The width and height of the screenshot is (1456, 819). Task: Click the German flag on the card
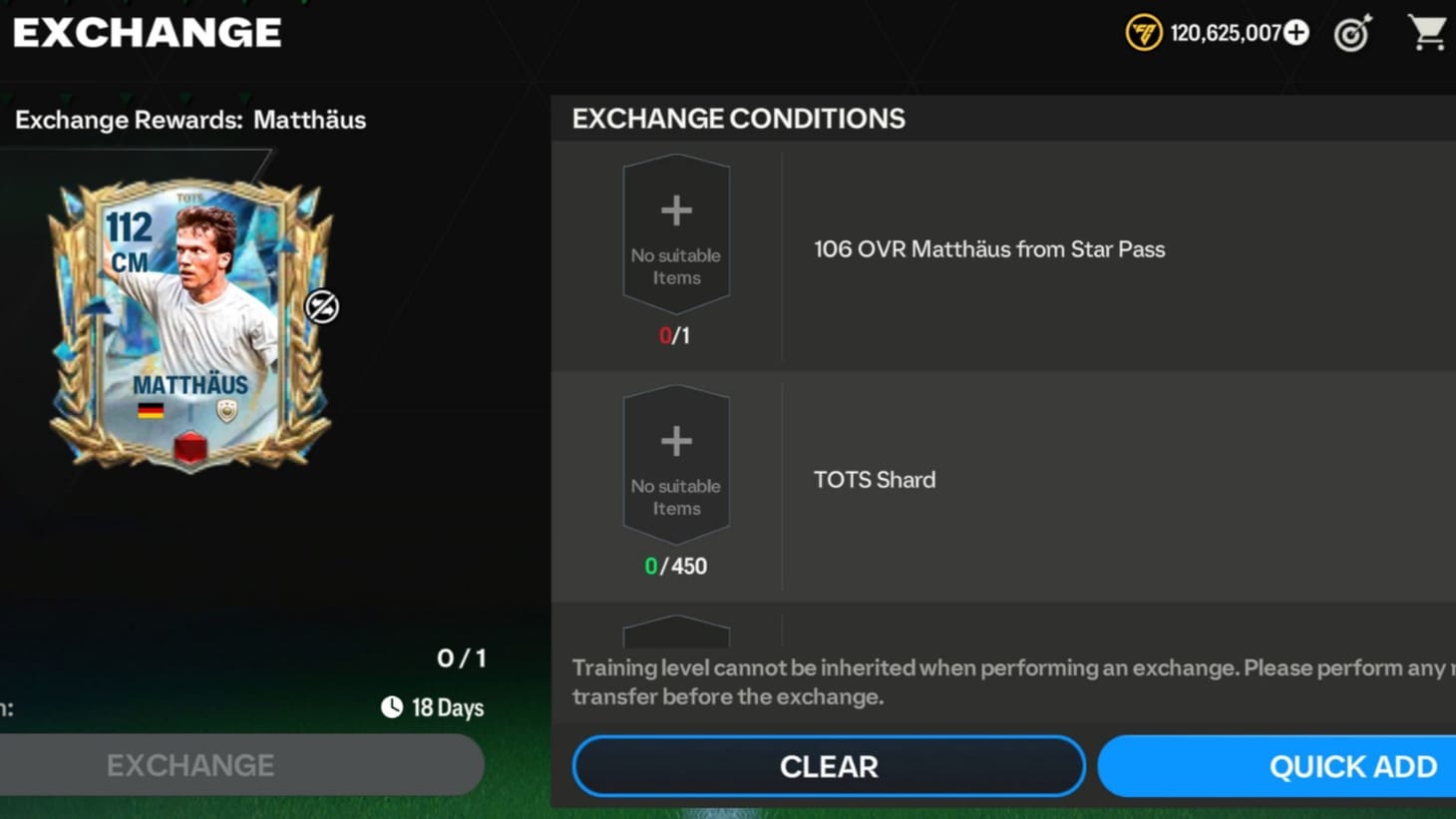point(152,408)
